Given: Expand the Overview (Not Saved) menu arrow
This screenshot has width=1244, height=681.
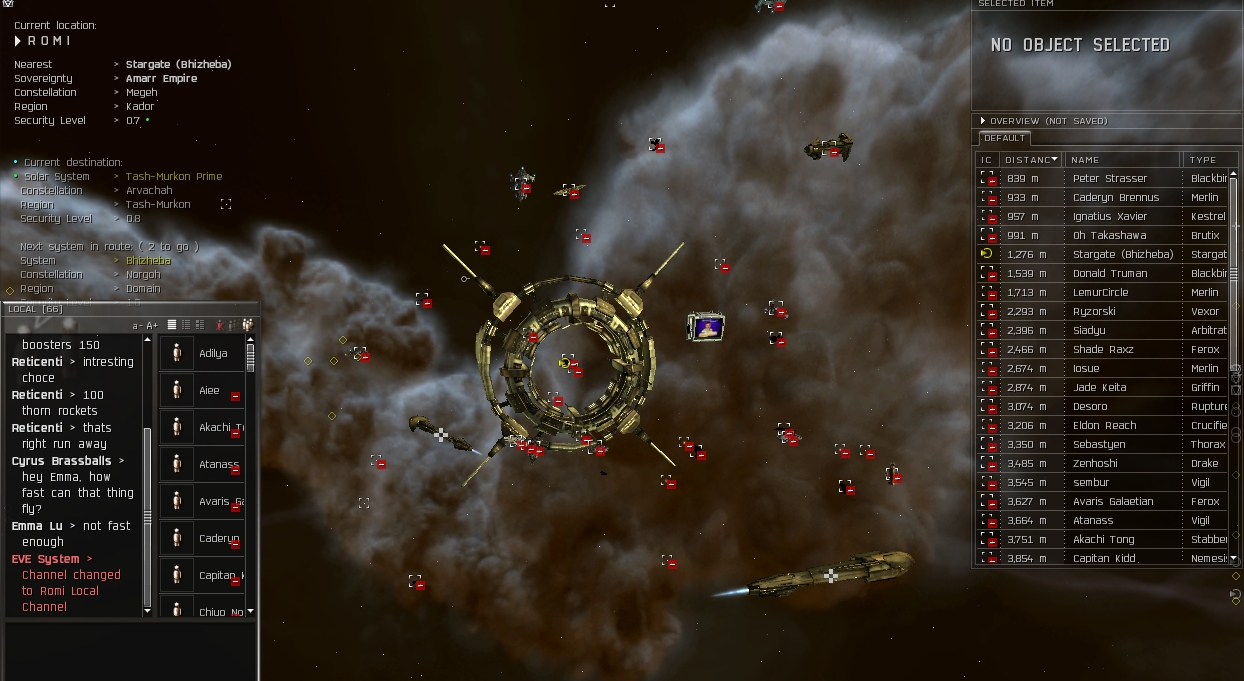Looking at the screenshot, I should (x=983, y=121).
